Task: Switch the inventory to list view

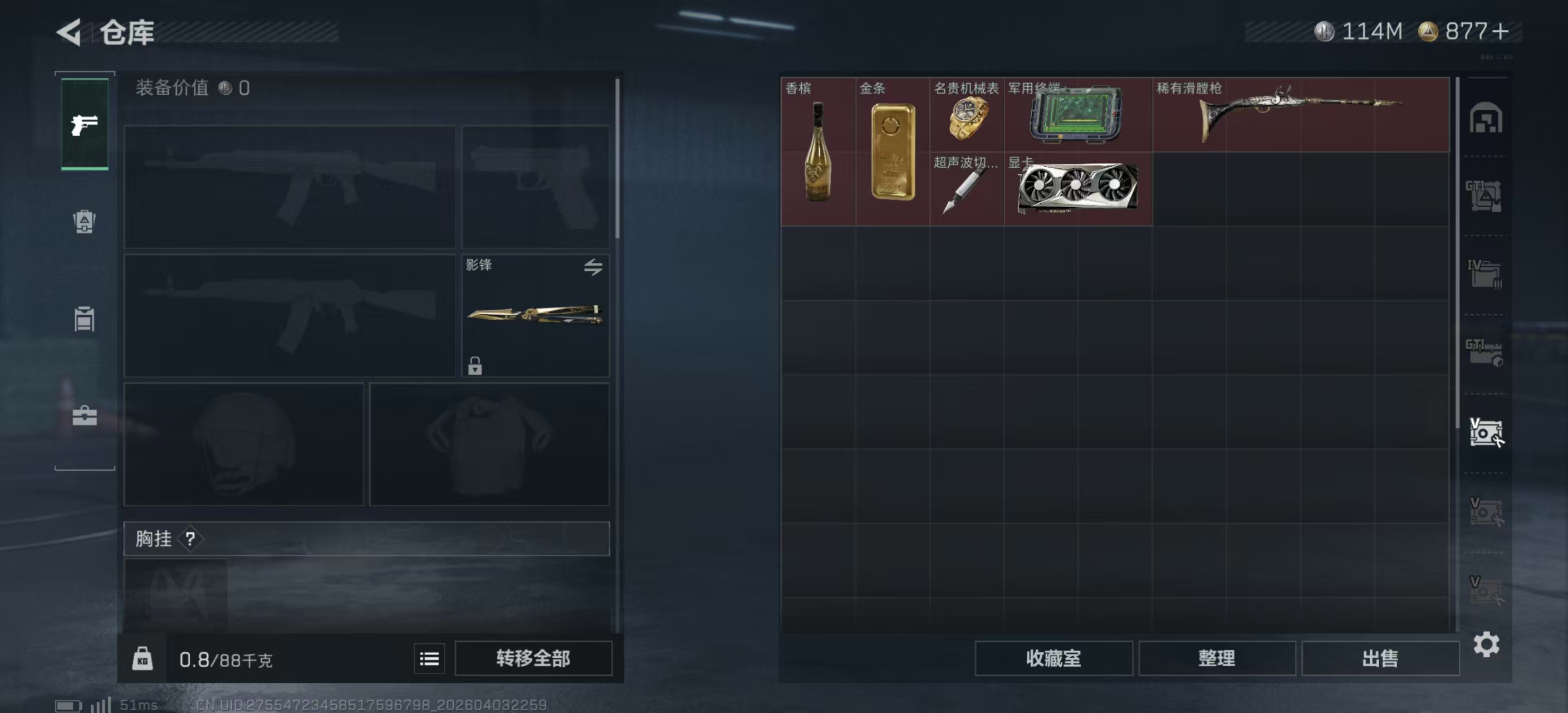Action: tap(429, 659)
